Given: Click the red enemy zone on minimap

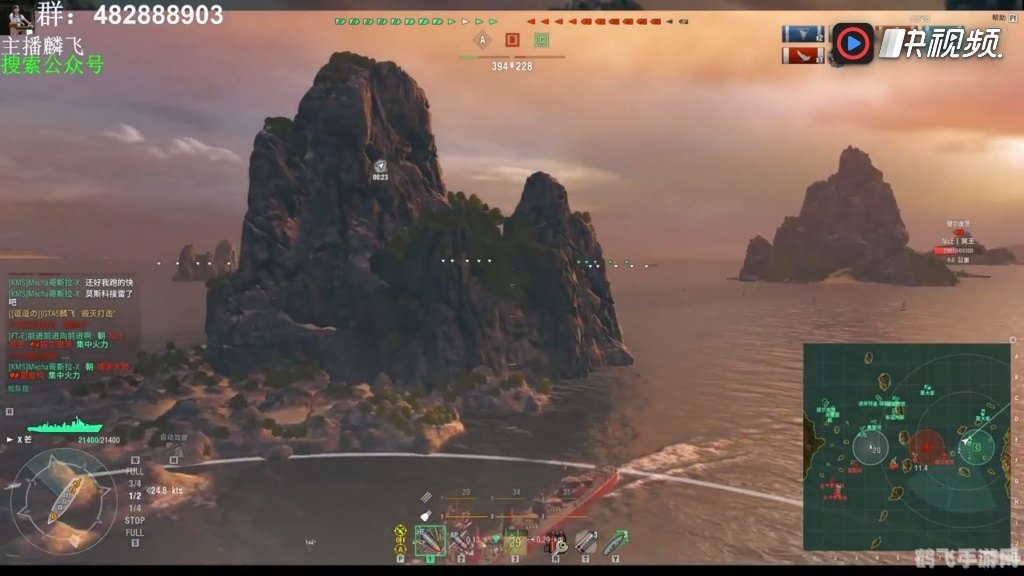Looking at the screenshot, I should click(927, 445).
